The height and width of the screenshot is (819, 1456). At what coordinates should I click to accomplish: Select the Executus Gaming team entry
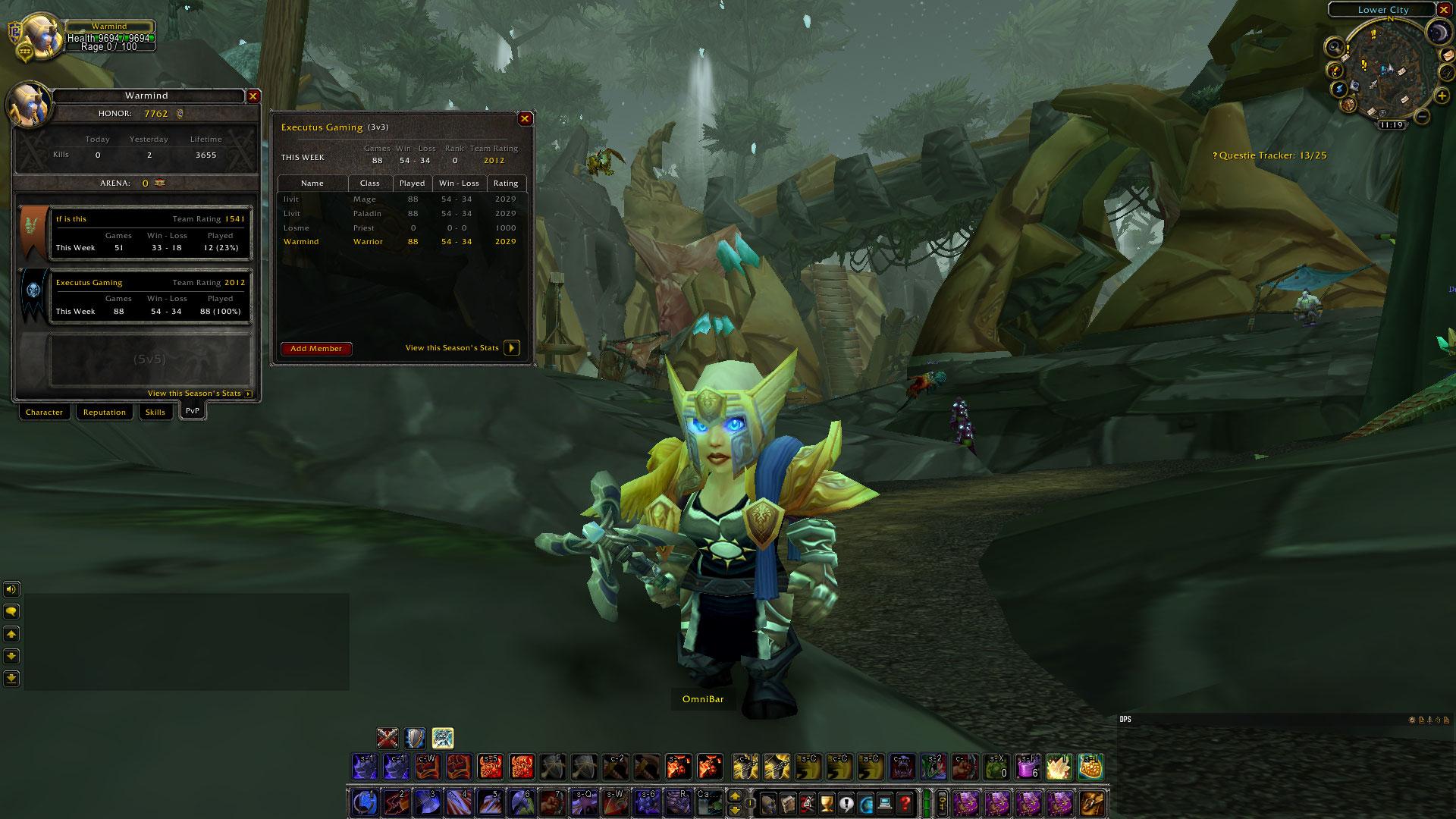(x=150, y=297)
